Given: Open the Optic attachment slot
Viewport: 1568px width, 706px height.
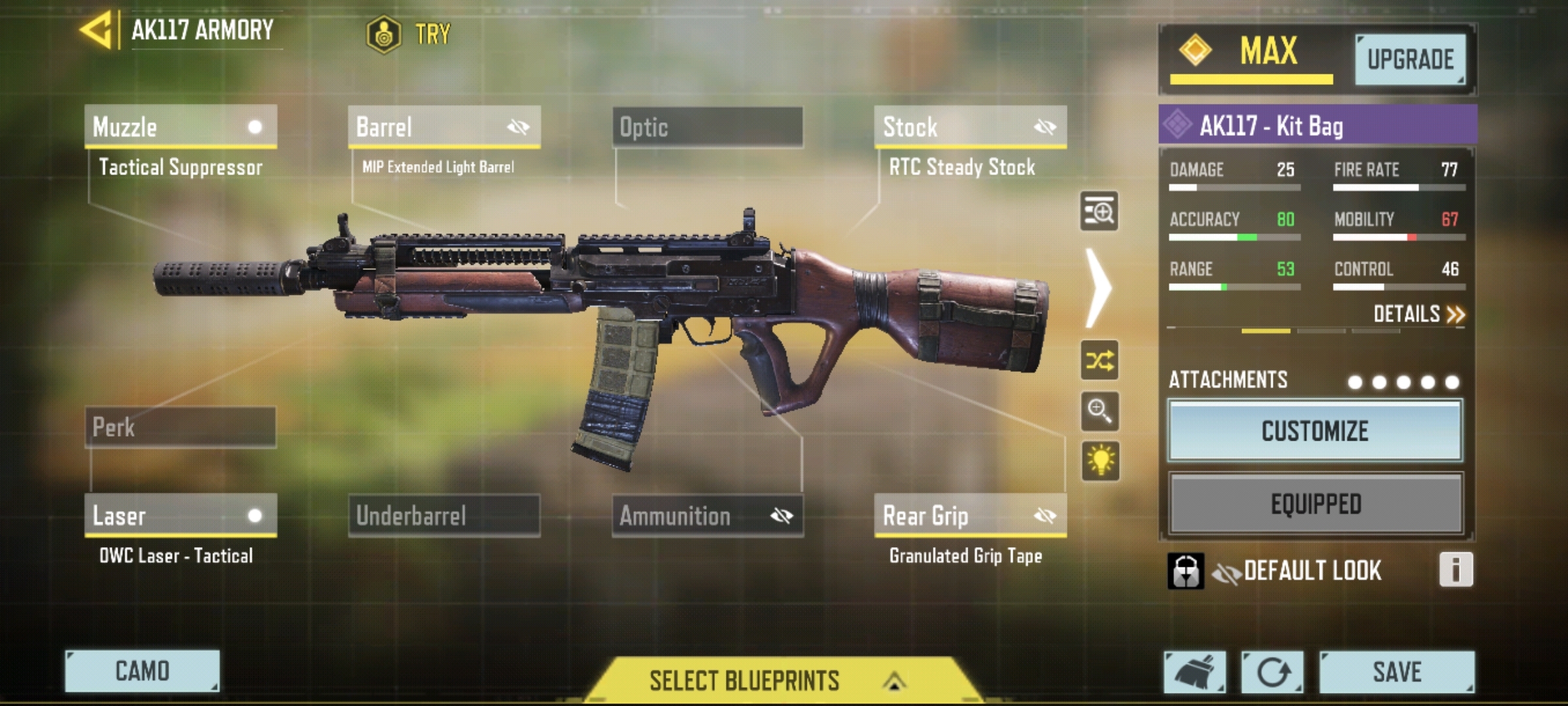Looking at the screenshot, I should (706, 127).
